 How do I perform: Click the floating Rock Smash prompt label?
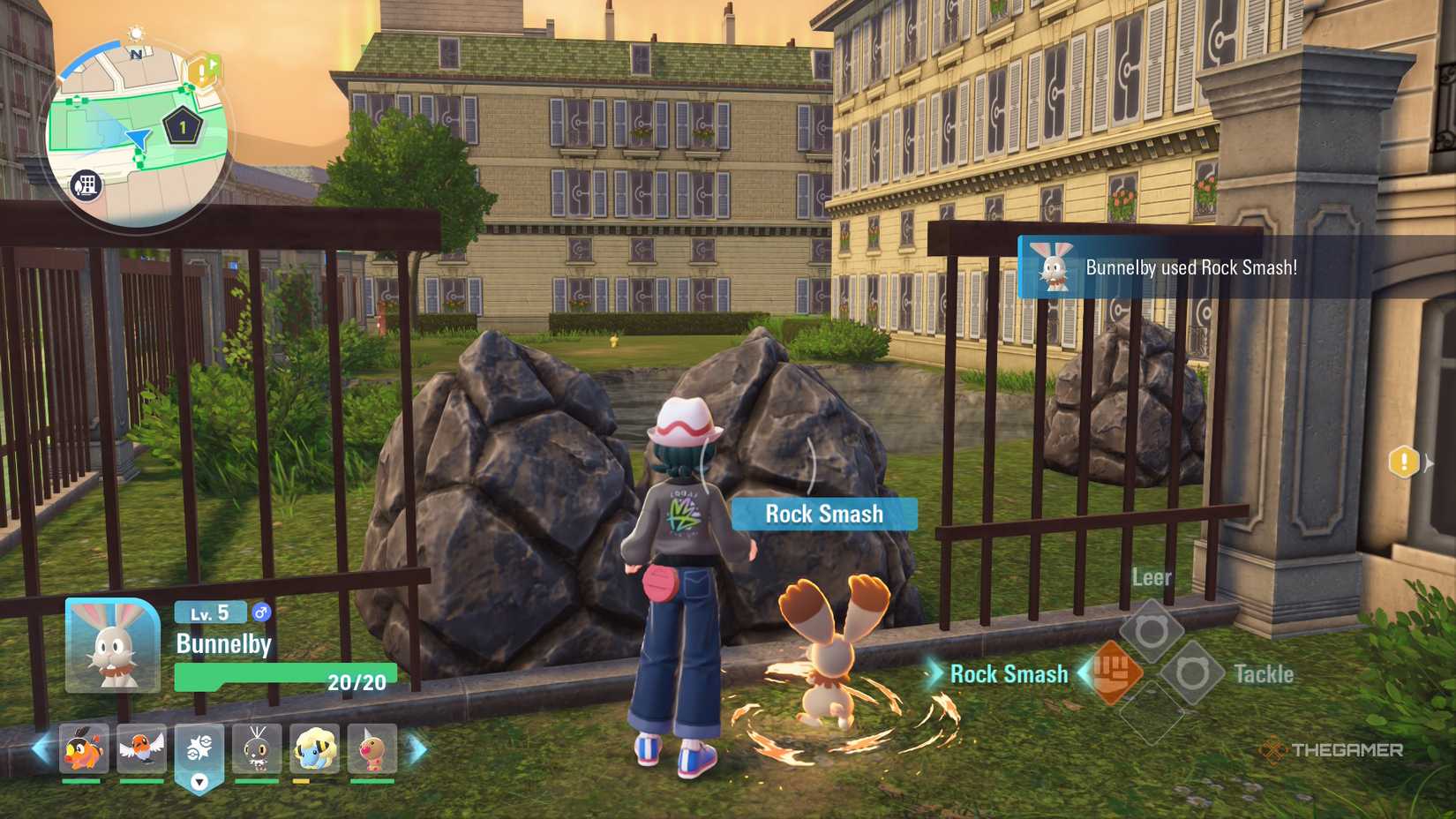click(824, 514)
